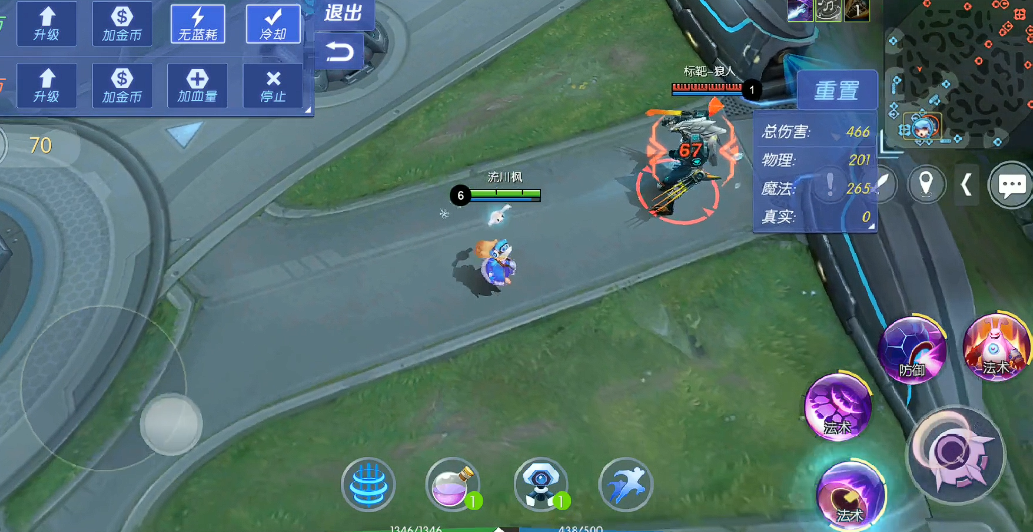
Task: Hit the 停止 stop button
Action: 273,86
